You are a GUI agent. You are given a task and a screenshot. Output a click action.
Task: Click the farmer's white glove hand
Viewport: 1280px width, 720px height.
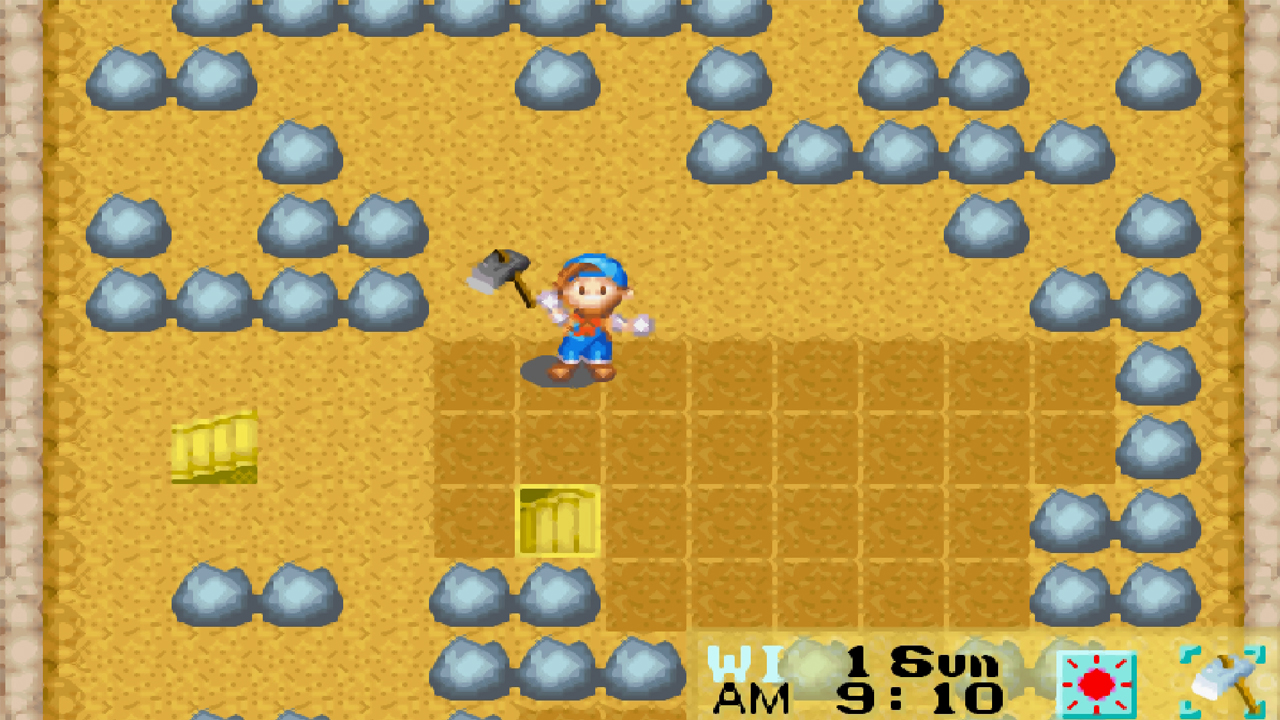pyautogui.click(x=640, y=323)
